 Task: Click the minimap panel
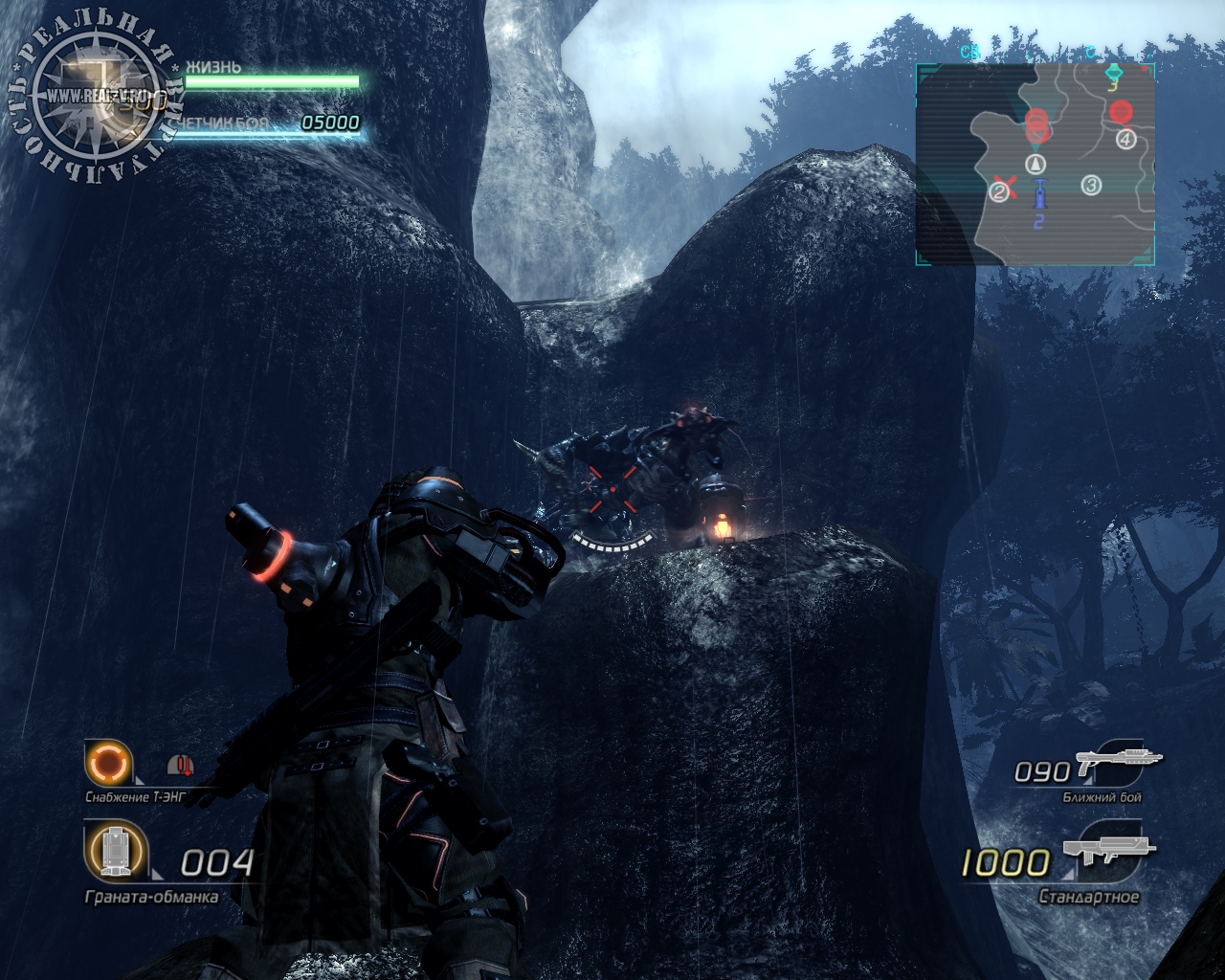point(1036,165)
